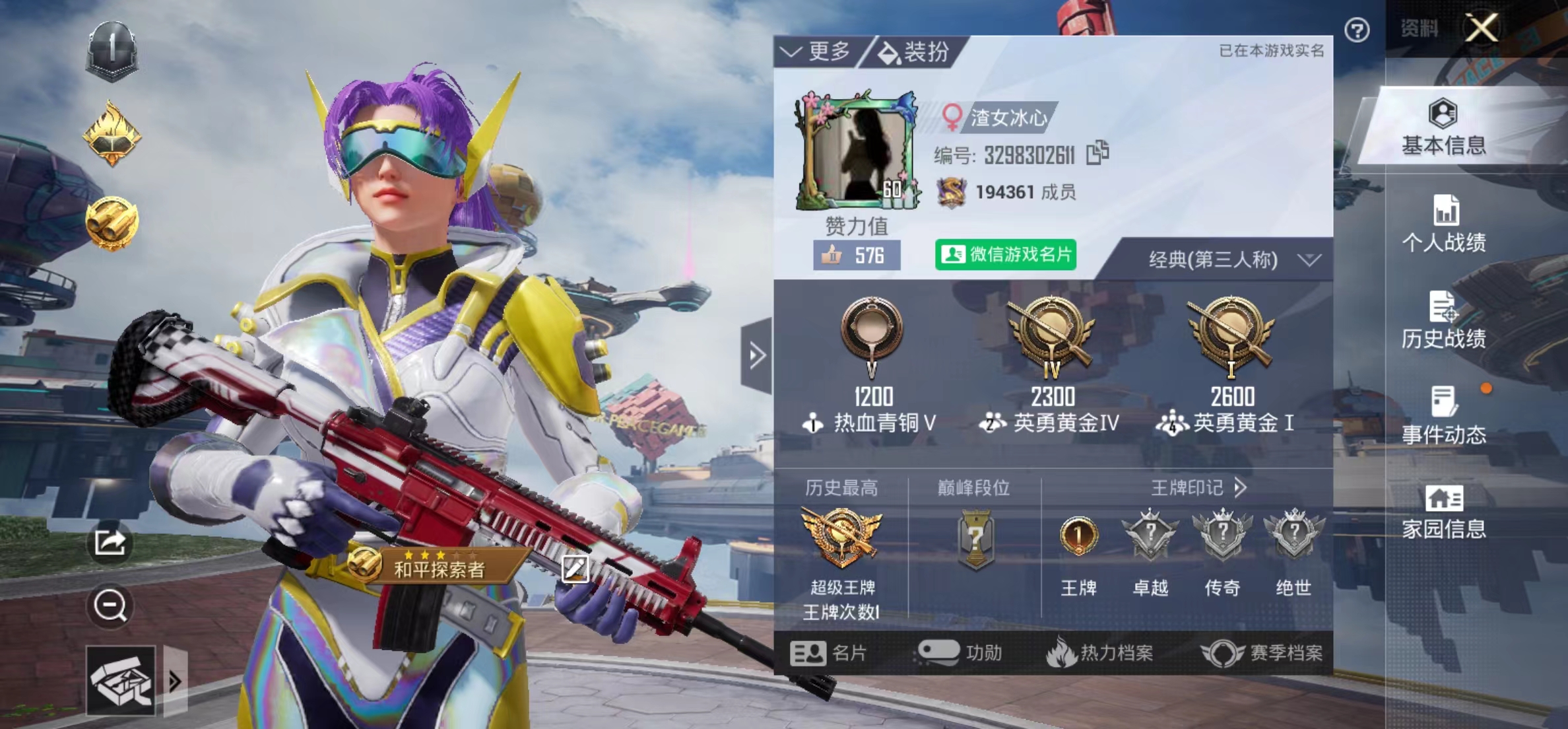Open the 历史战绩 tab
Screen dimensions: 1568x729
tap(1443, 320)
